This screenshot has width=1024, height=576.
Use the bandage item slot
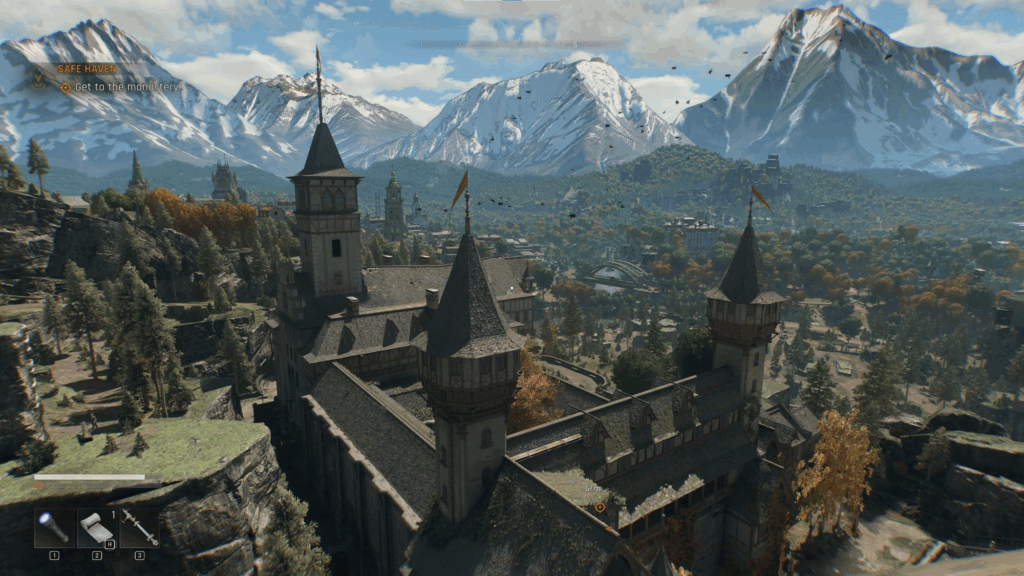[x=96, y=528]
